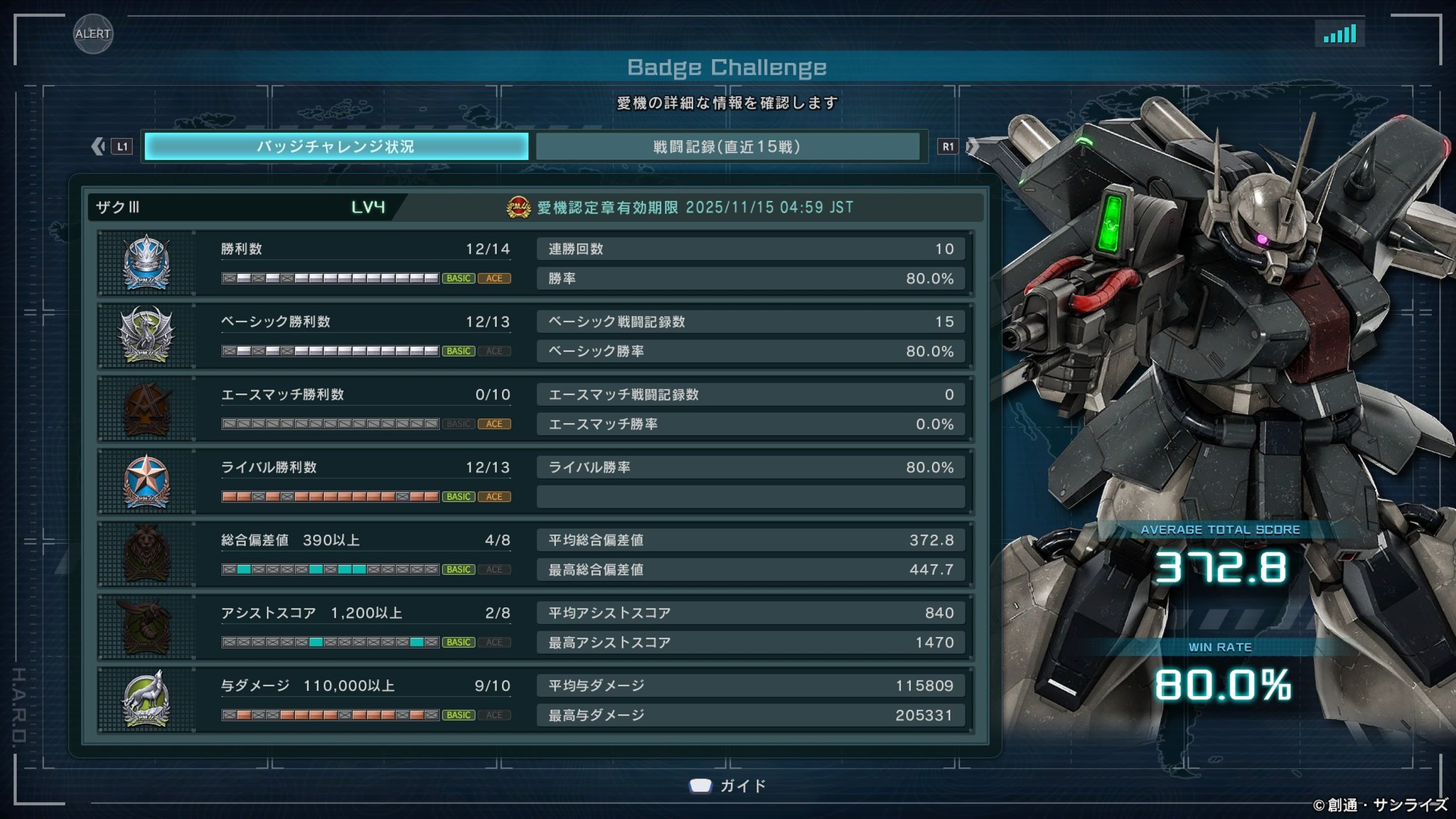The width and height of the screenshot is (1456, 819).
Task: Choose the エースマッチ勝利数 badge row
Action: pyautogui.click(x=365, y=409)
